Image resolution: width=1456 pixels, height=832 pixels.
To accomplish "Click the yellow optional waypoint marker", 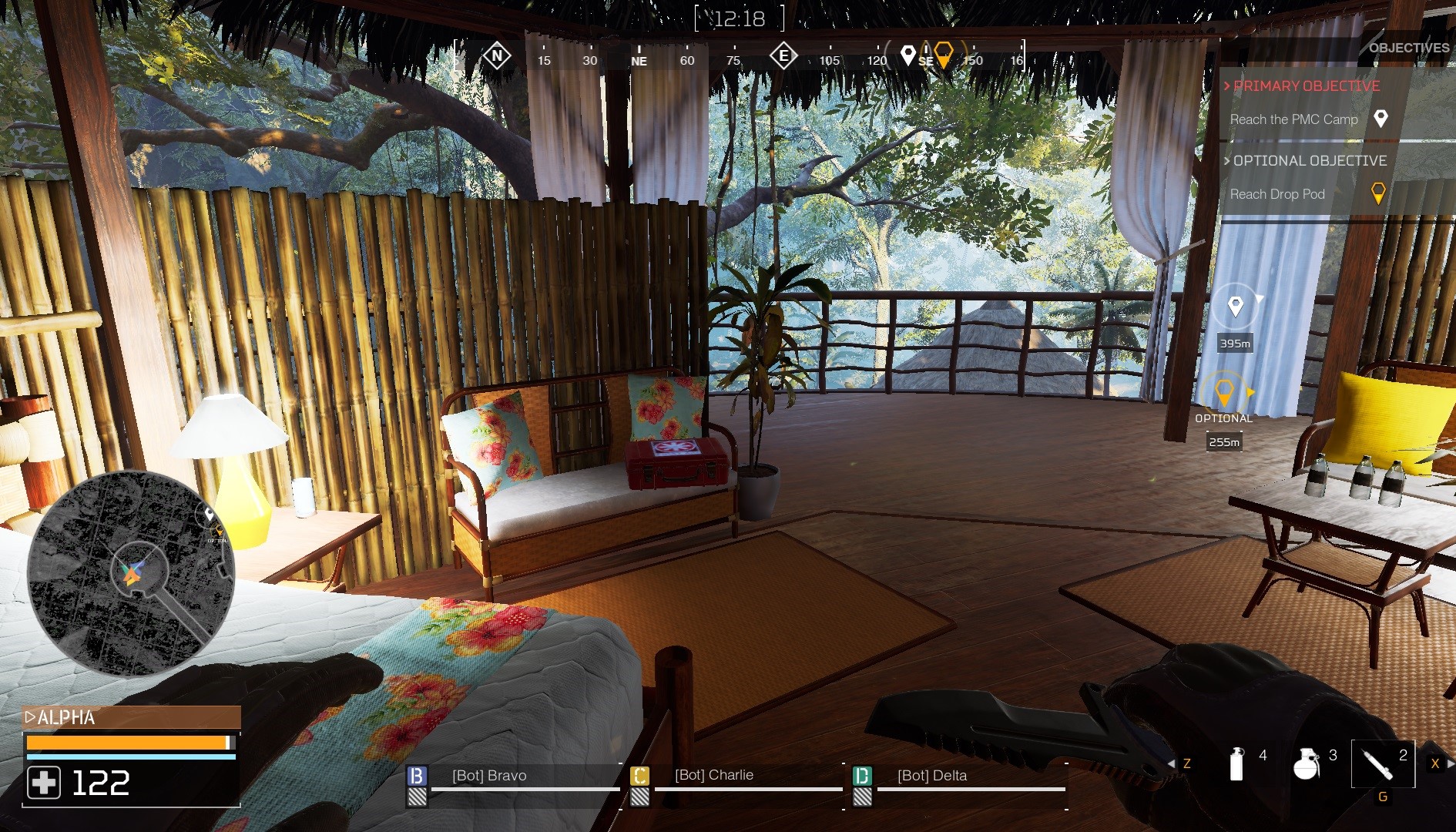I will coord(1223,393).
